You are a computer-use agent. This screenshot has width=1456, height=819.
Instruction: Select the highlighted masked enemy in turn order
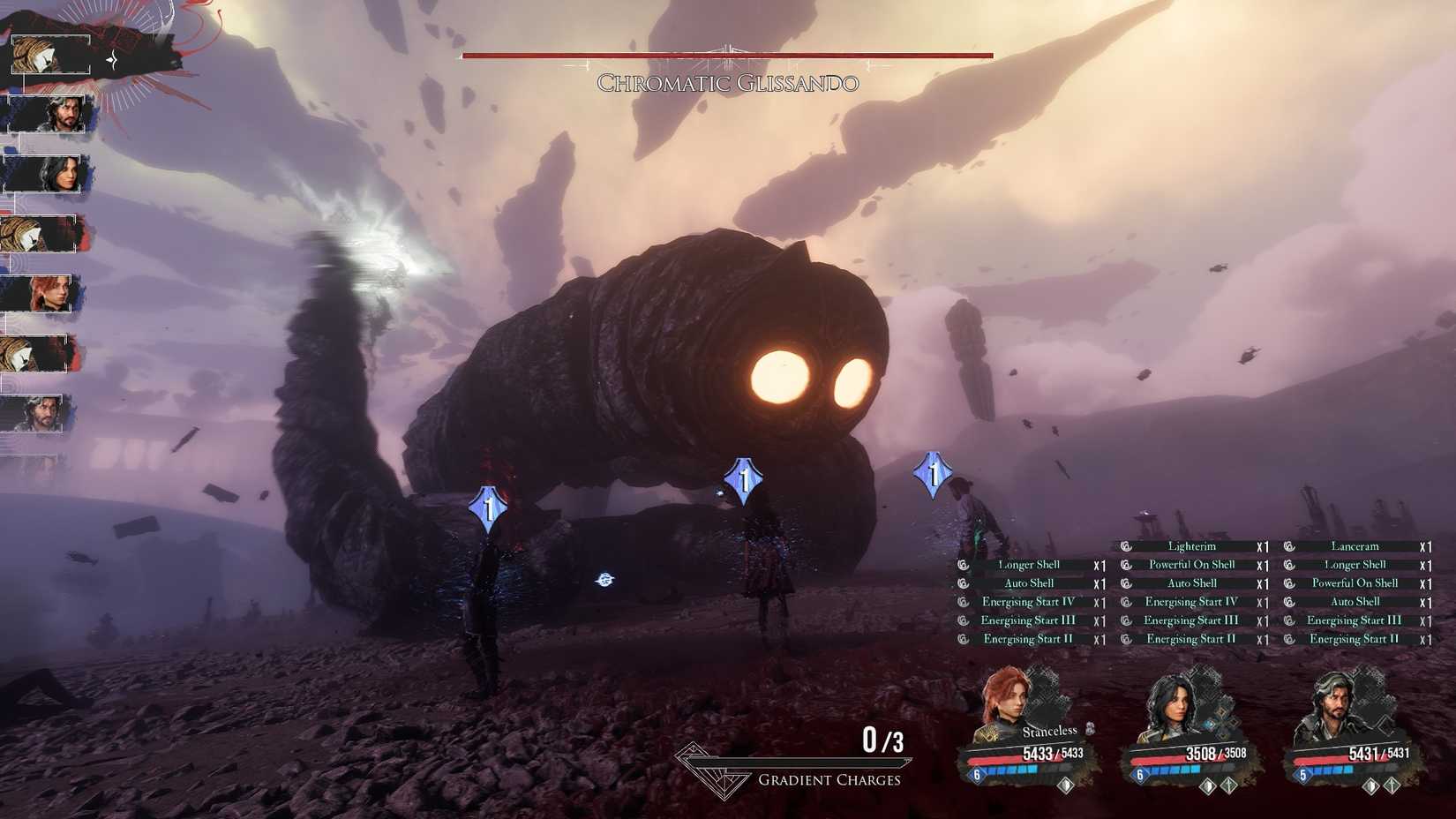pyautogui.click(x=49, y=56)
